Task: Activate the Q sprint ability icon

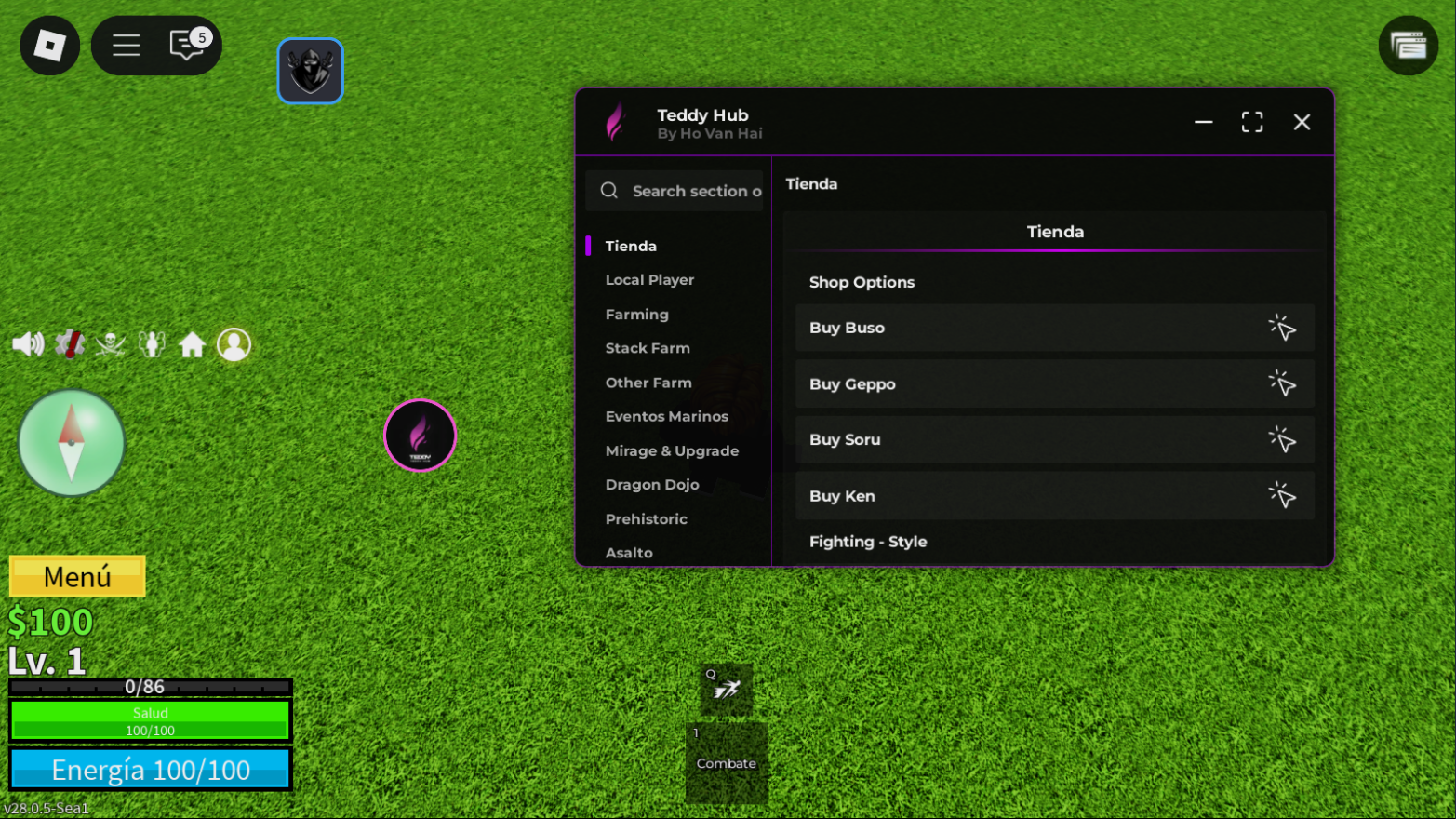Action: (x=726, y=691)
